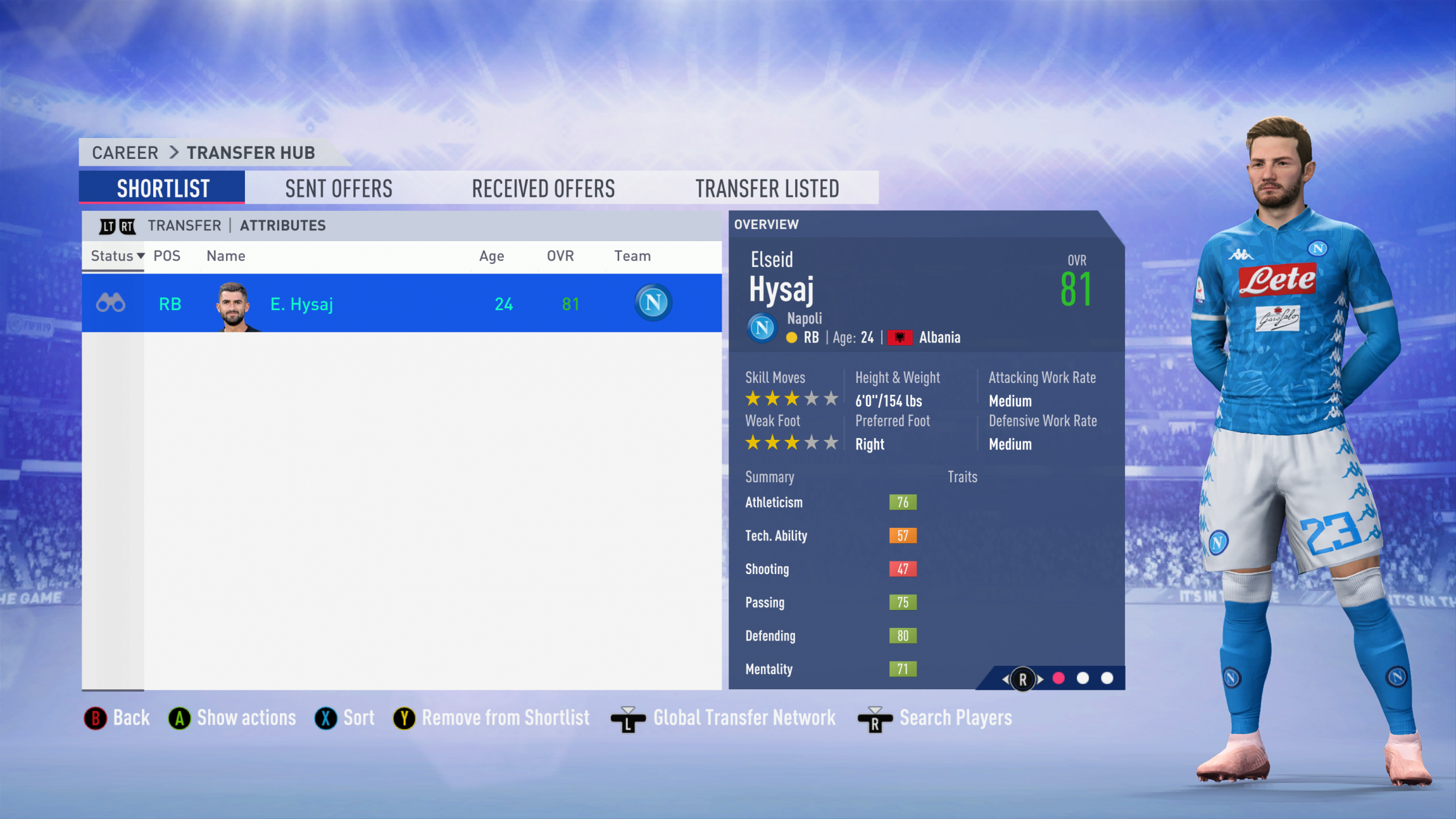Select the Sort option in the footer
Viewport: 1456px width, 819px height.
click(345, 718)
